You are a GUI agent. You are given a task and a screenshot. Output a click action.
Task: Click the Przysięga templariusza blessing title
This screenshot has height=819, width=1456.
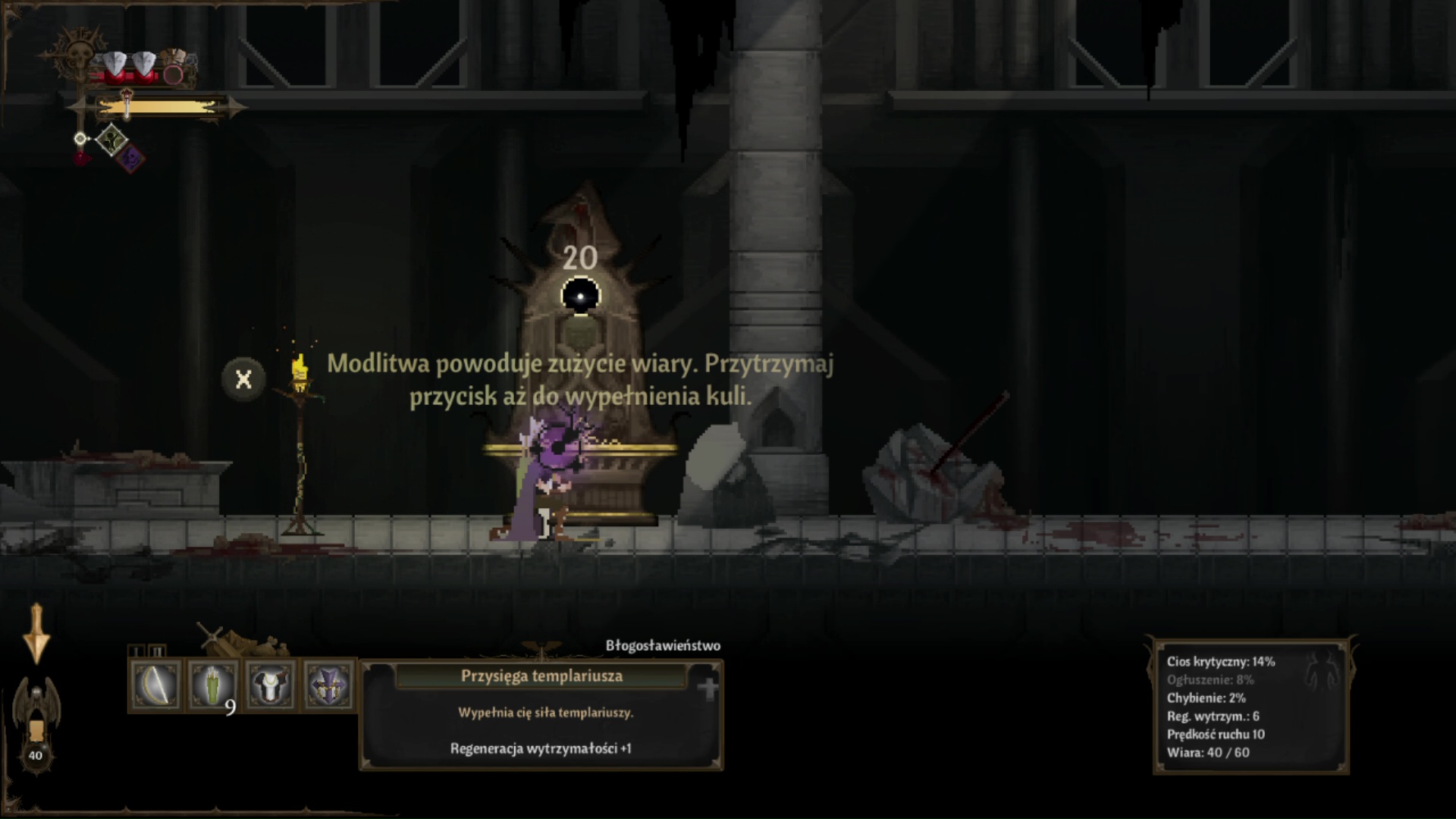(541, 676)
